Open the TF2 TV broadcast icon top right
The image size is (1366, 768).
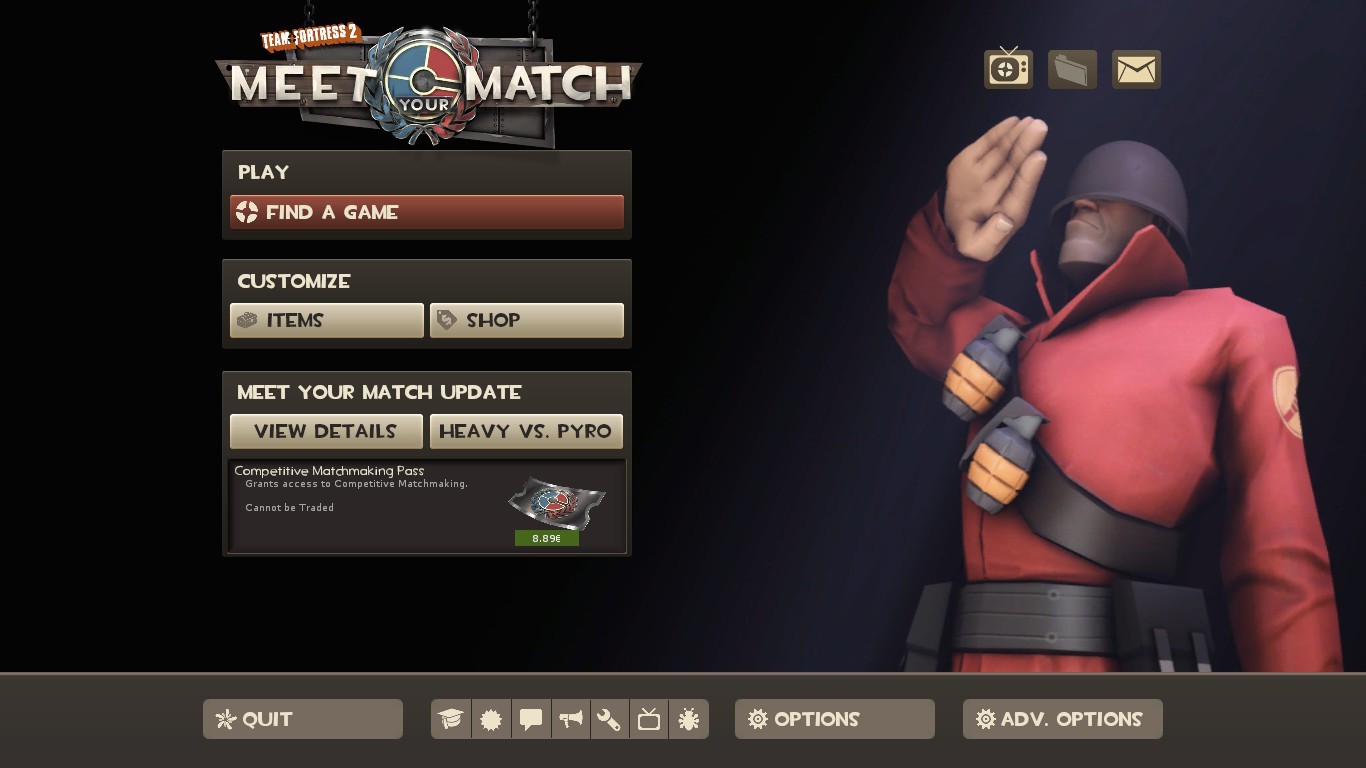[1008, 67]
